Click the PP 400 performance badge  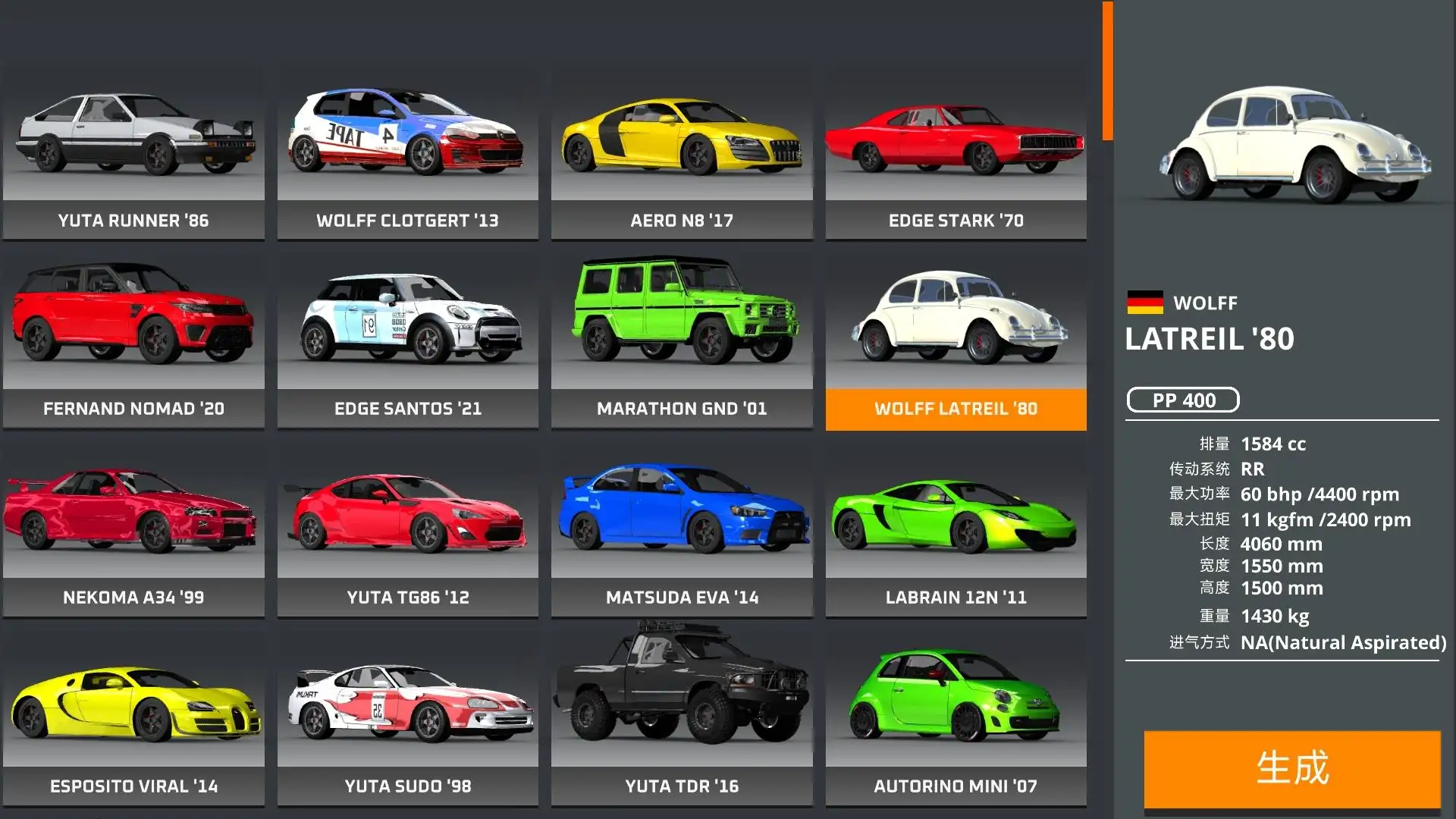pyautogui.click(x=1184, y=400)
